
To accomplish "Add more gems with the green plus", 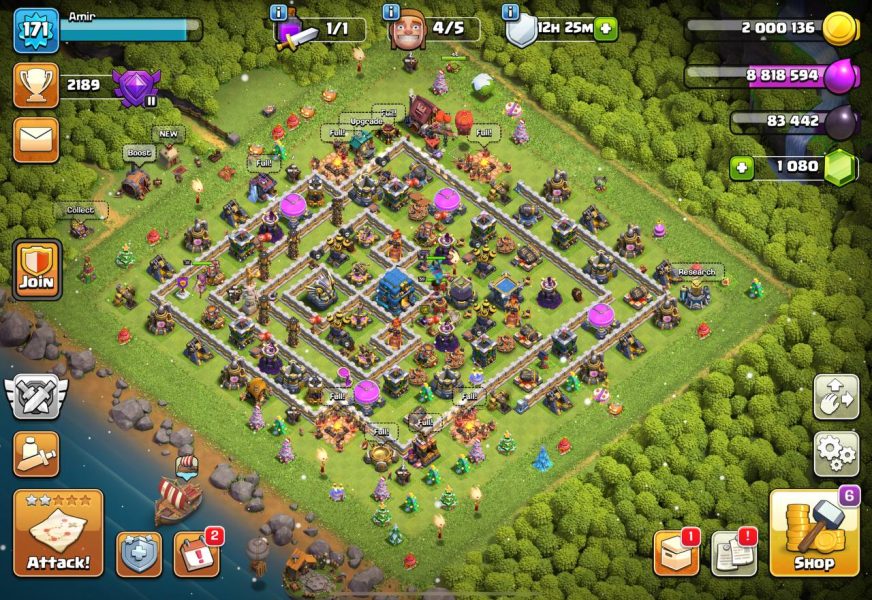I will click(x=741, y=167).
